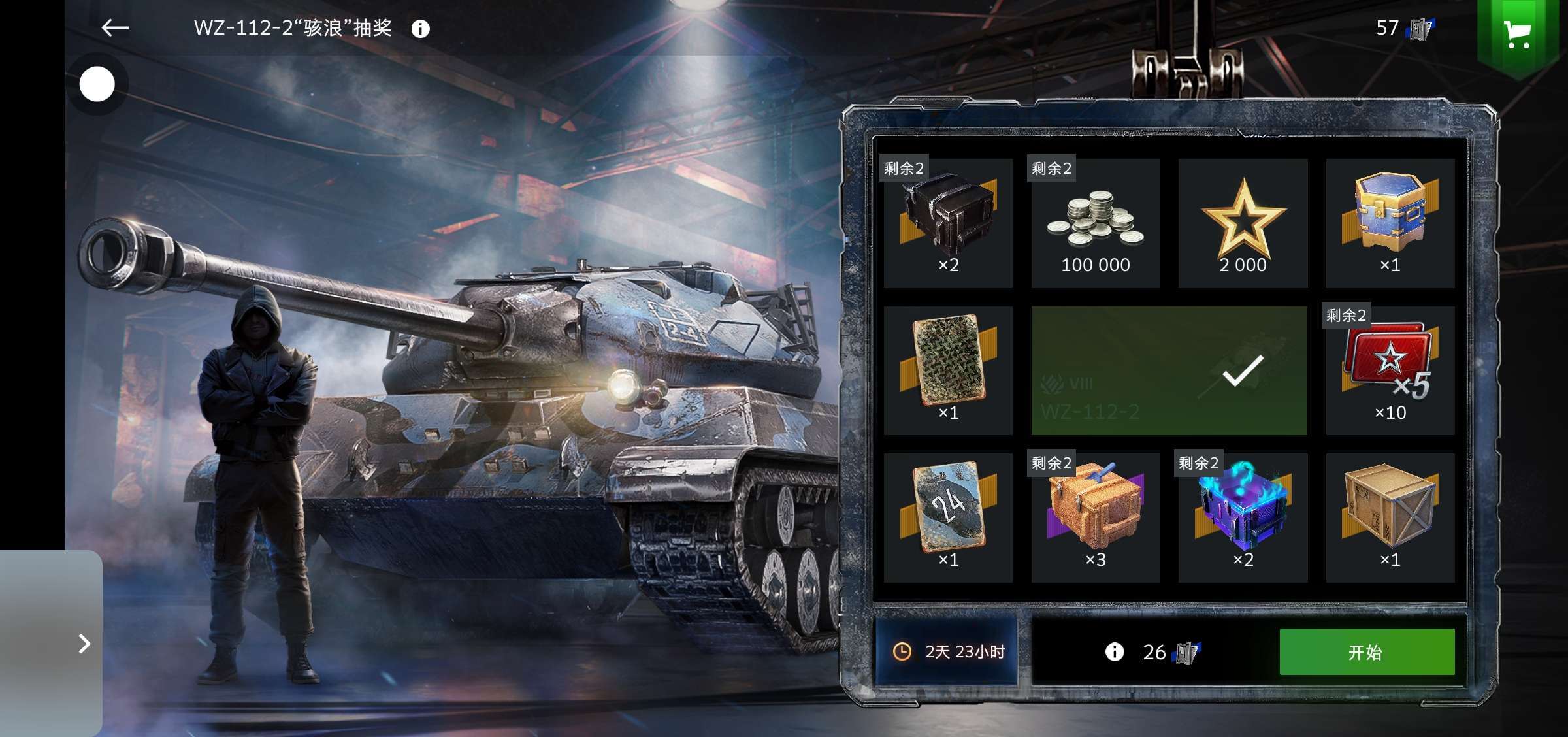
Task: Open the green shopping cart store
Action: point(1518,34)
